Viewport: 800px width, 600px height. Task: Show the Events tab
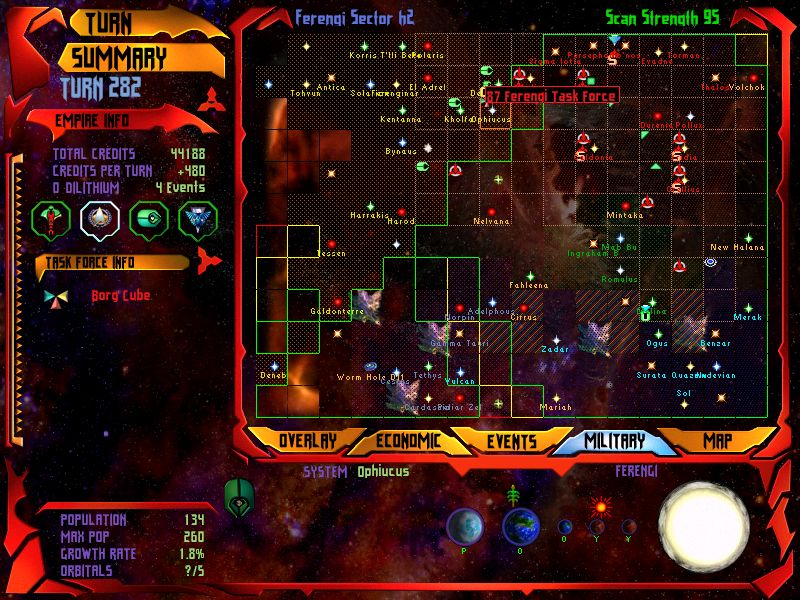[x=512, y=441]
